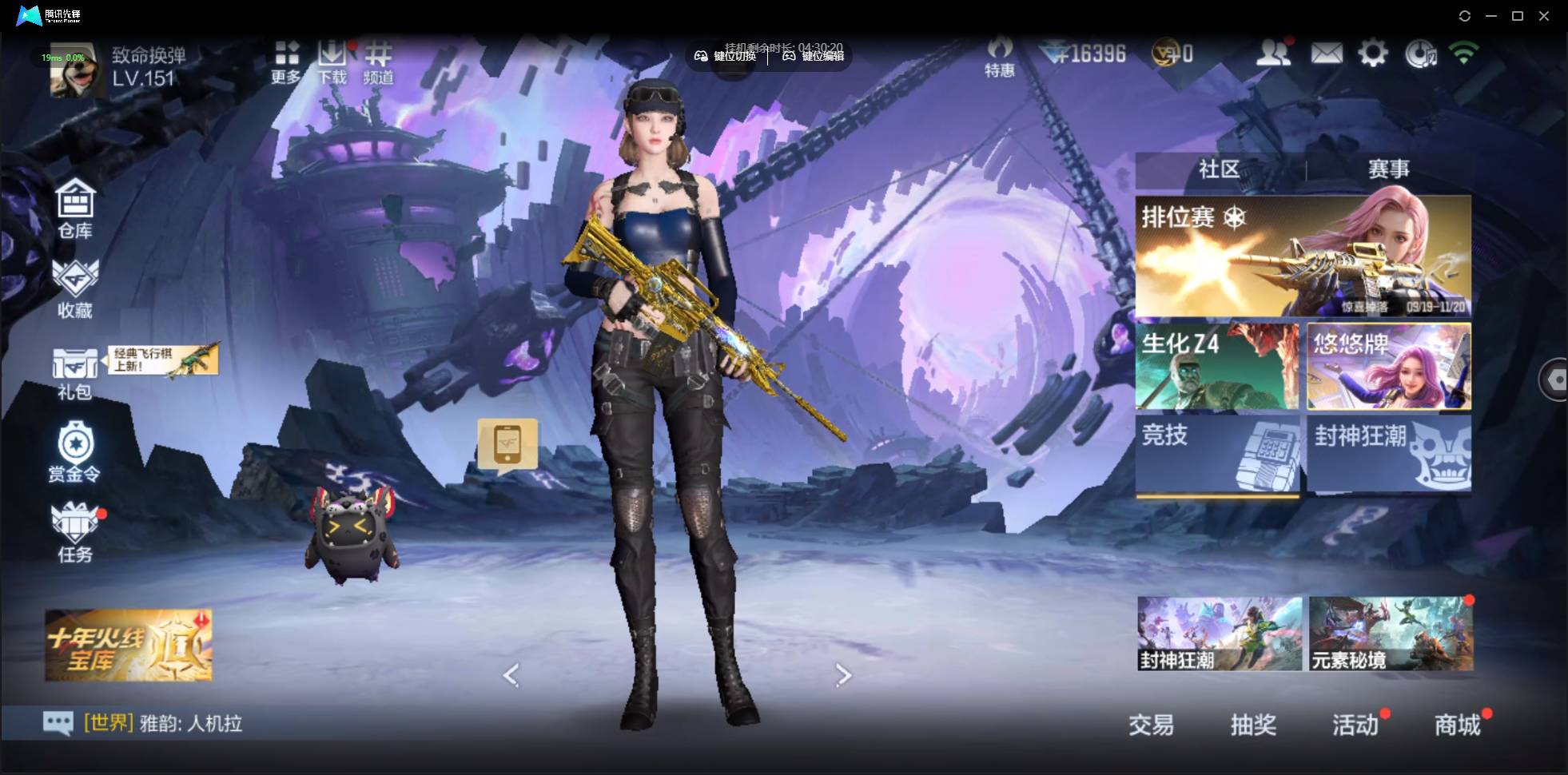Open the 交易 trade menu
Screen dimensions: 1568x775
1151,725
